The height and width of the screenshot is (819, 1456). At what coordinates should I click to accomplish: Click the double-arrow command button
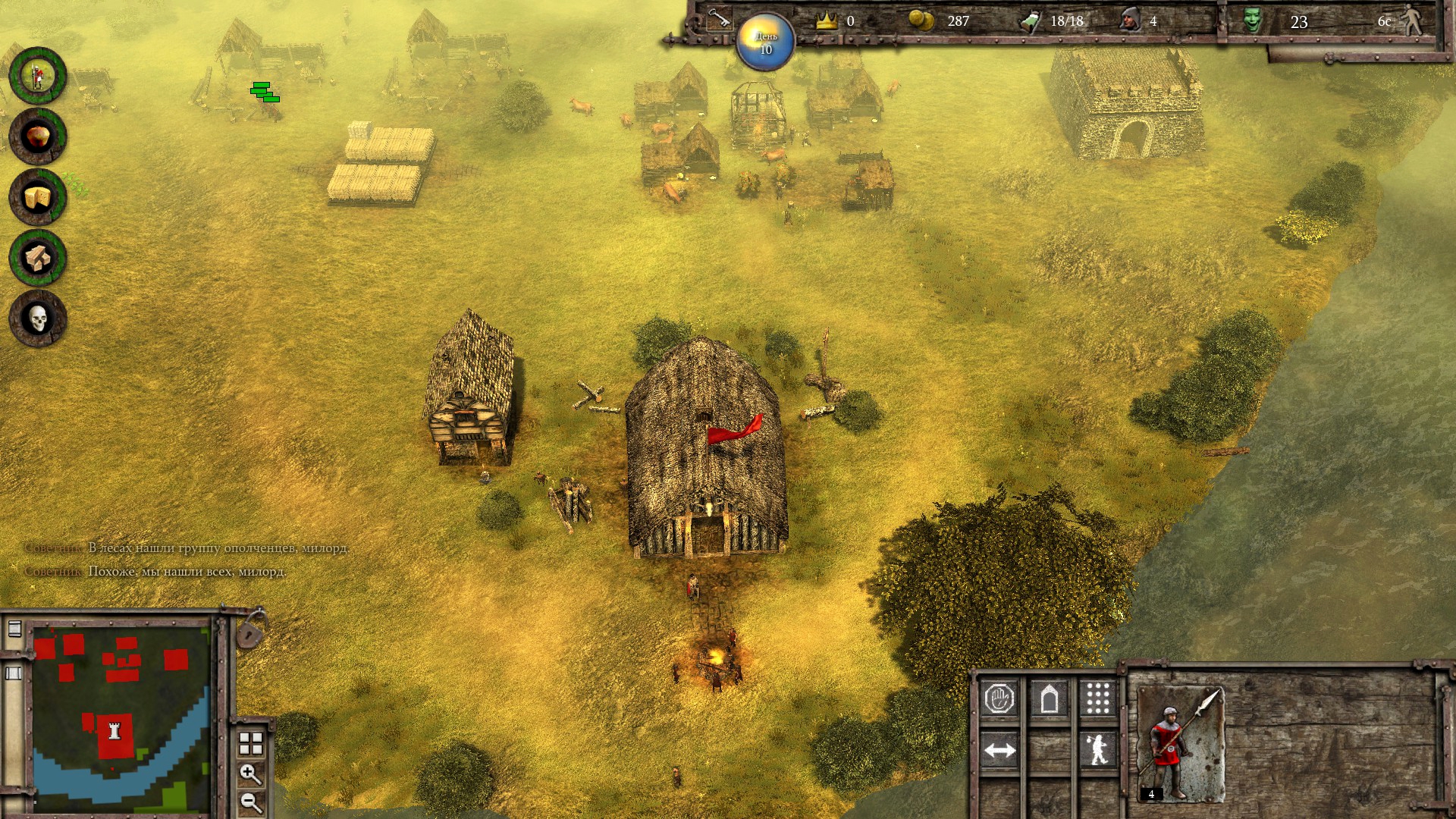[x=999, y=751]
